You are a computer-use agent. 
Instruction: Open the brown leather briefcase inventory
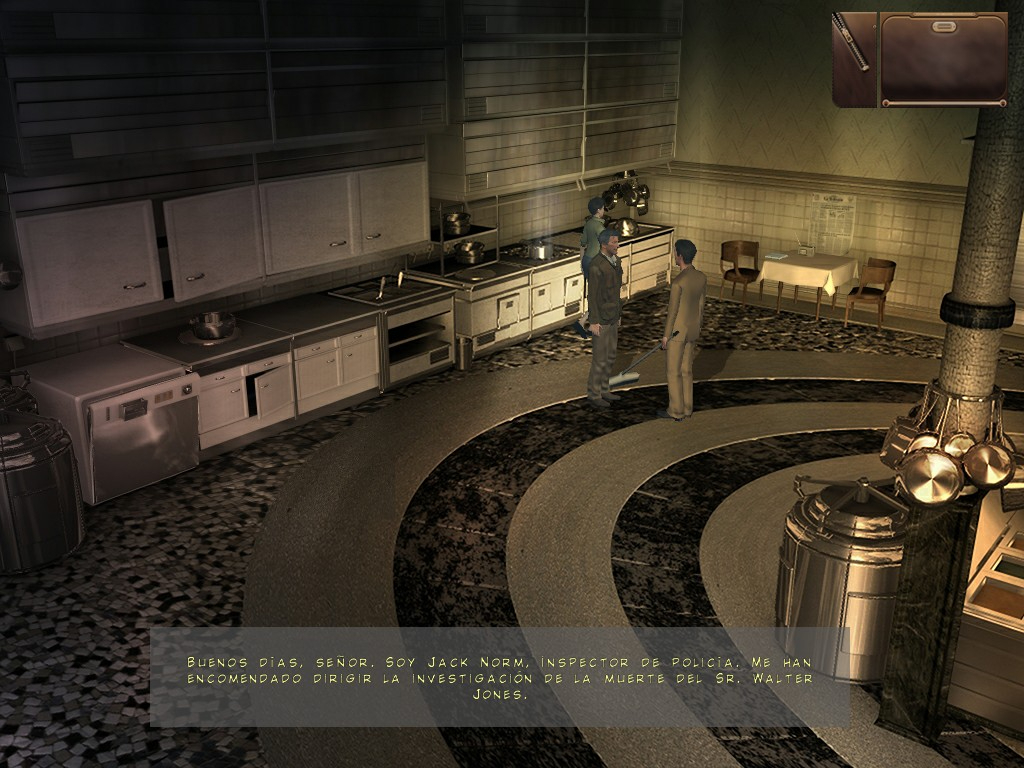click(x=943, y=59)
